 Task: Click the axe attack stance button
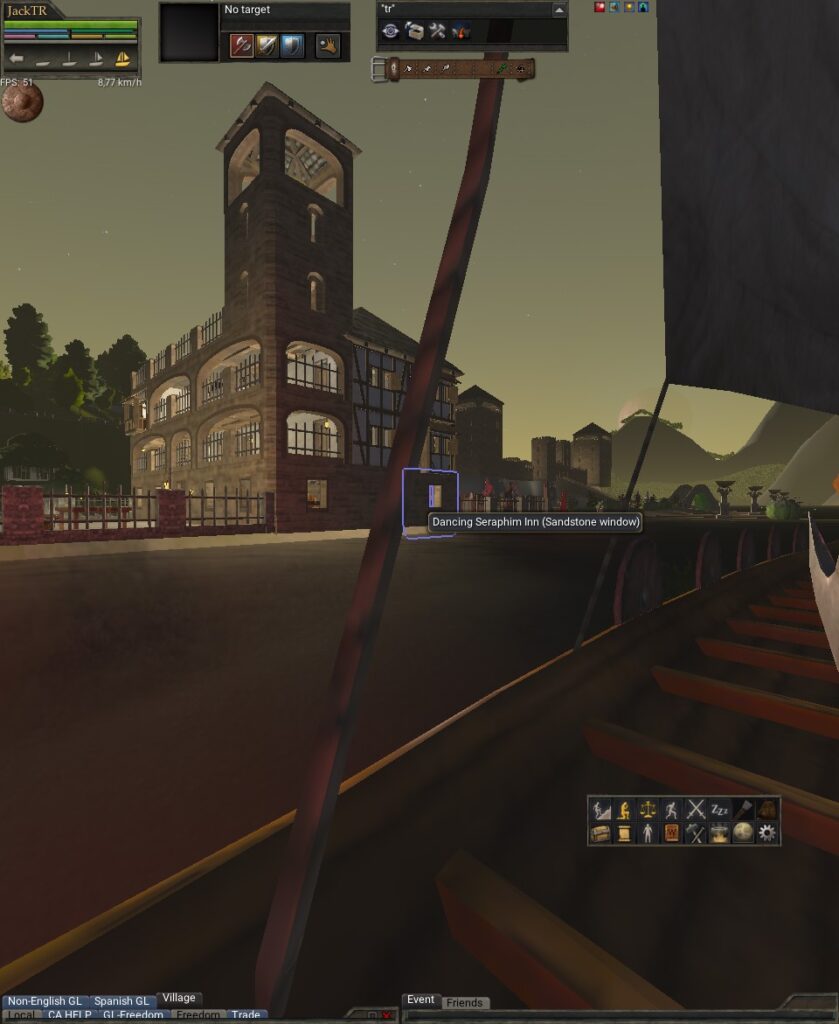(241, 45)
